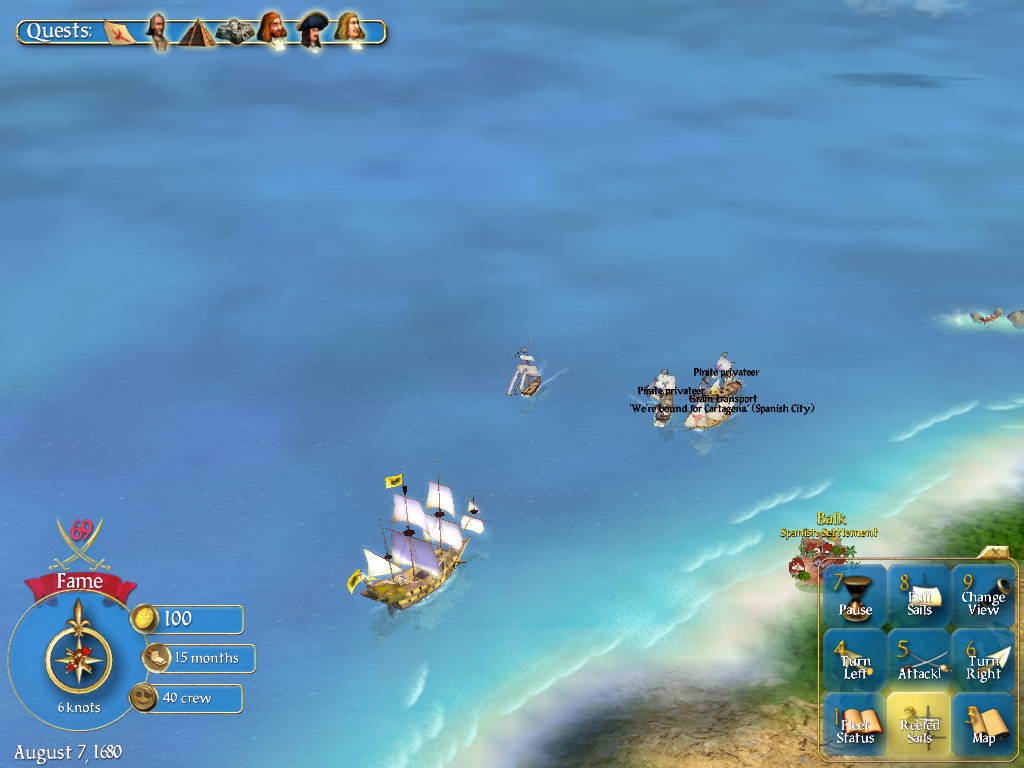Select Turn Right

pos(983,660)
